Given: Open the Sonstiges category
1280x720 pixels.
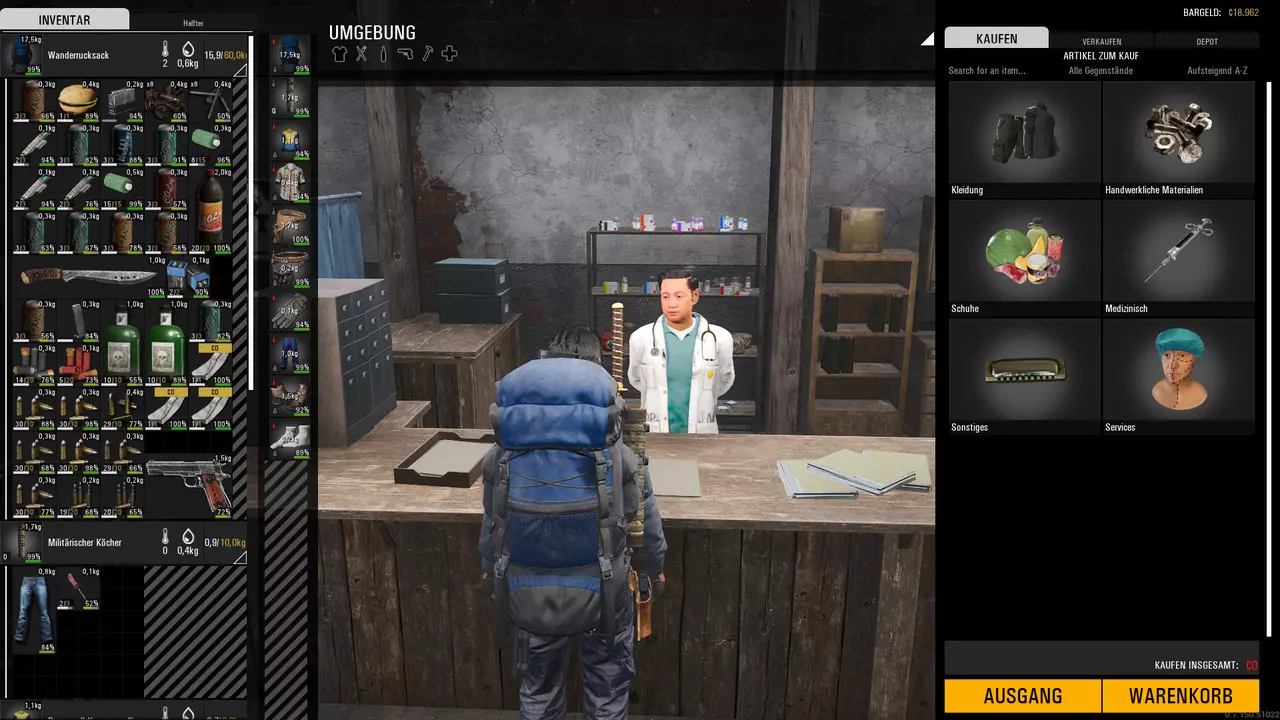Looking at the screenshot, I should [x=1024, y=376].
